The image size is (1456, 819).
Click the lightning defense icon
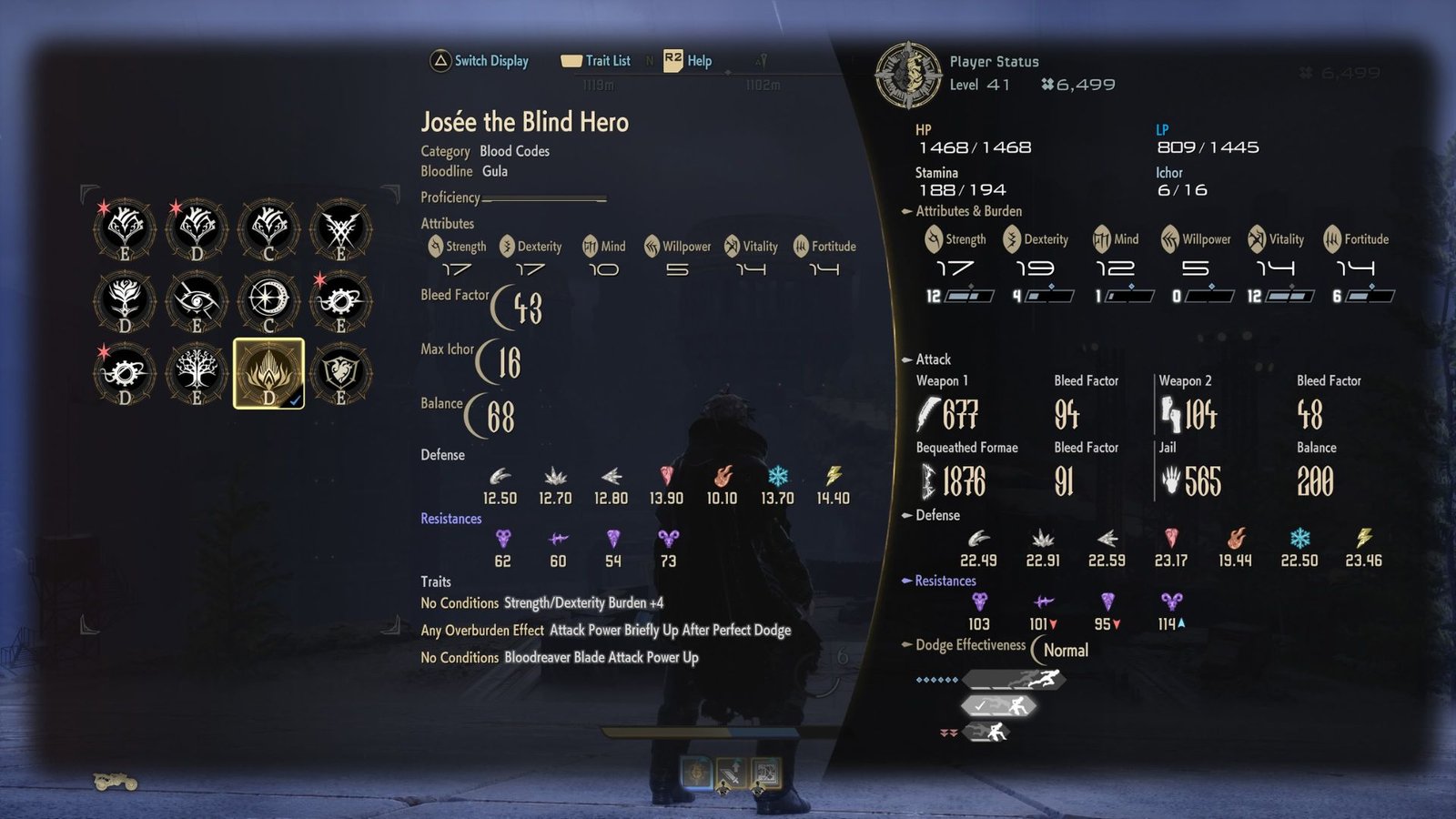[834, 474]
